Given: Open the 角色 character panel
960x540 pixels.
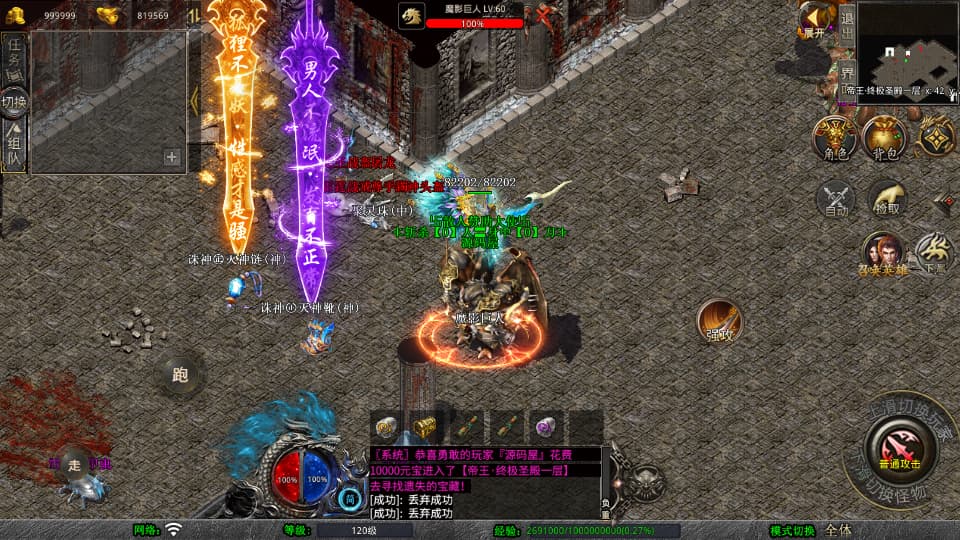Looking at the screenshot, I should 835,137.
